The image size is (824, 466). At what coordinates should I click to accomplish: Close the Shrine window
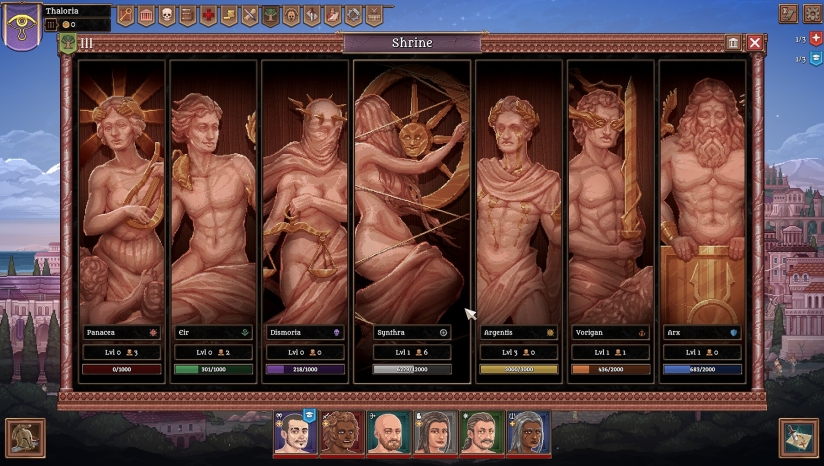[x=755, y=43]
